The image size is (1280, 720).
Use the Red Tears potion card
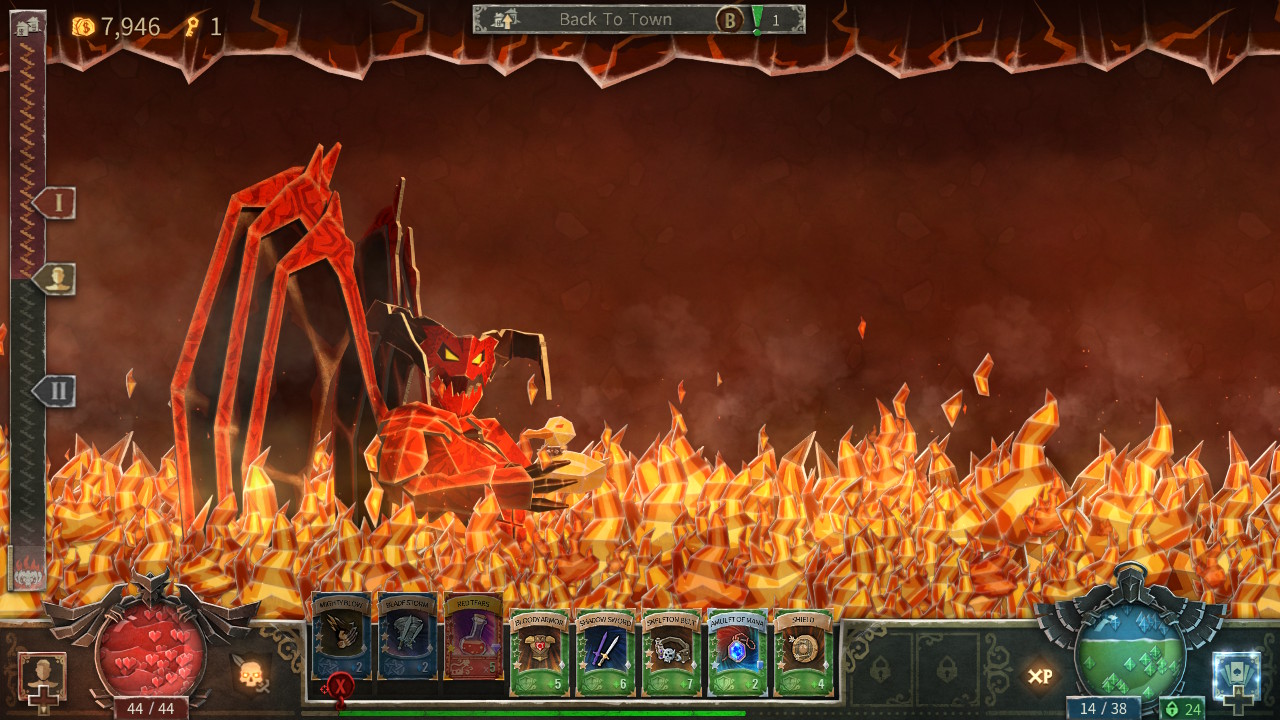tap(474, 636)
